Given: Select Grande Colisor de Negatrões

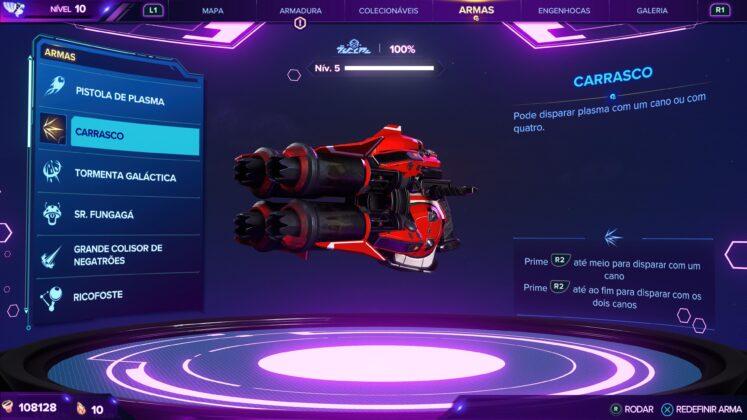Looking at the screenshot, I should 120,254.
